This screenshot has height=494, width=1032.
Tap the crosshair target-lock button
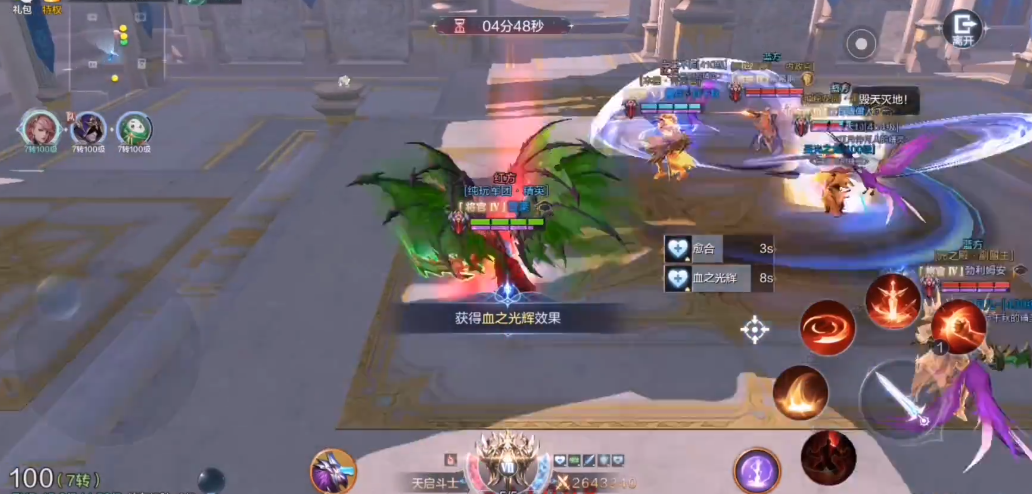click(754, 329)
